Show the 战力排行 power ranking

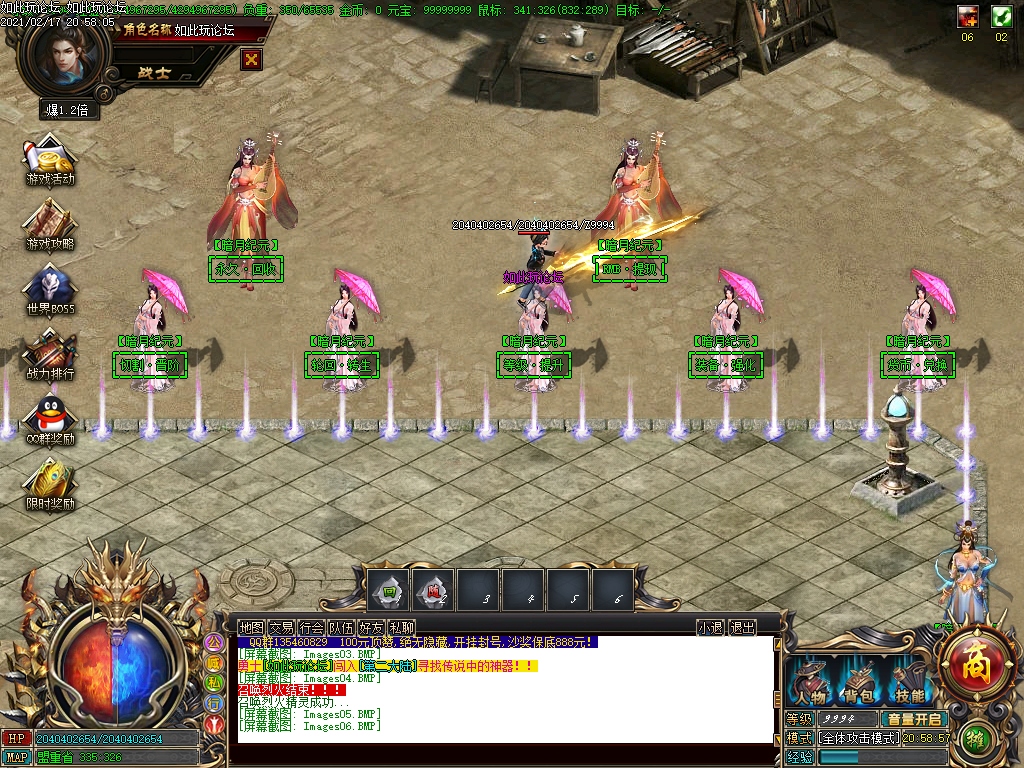click(50, 354)
